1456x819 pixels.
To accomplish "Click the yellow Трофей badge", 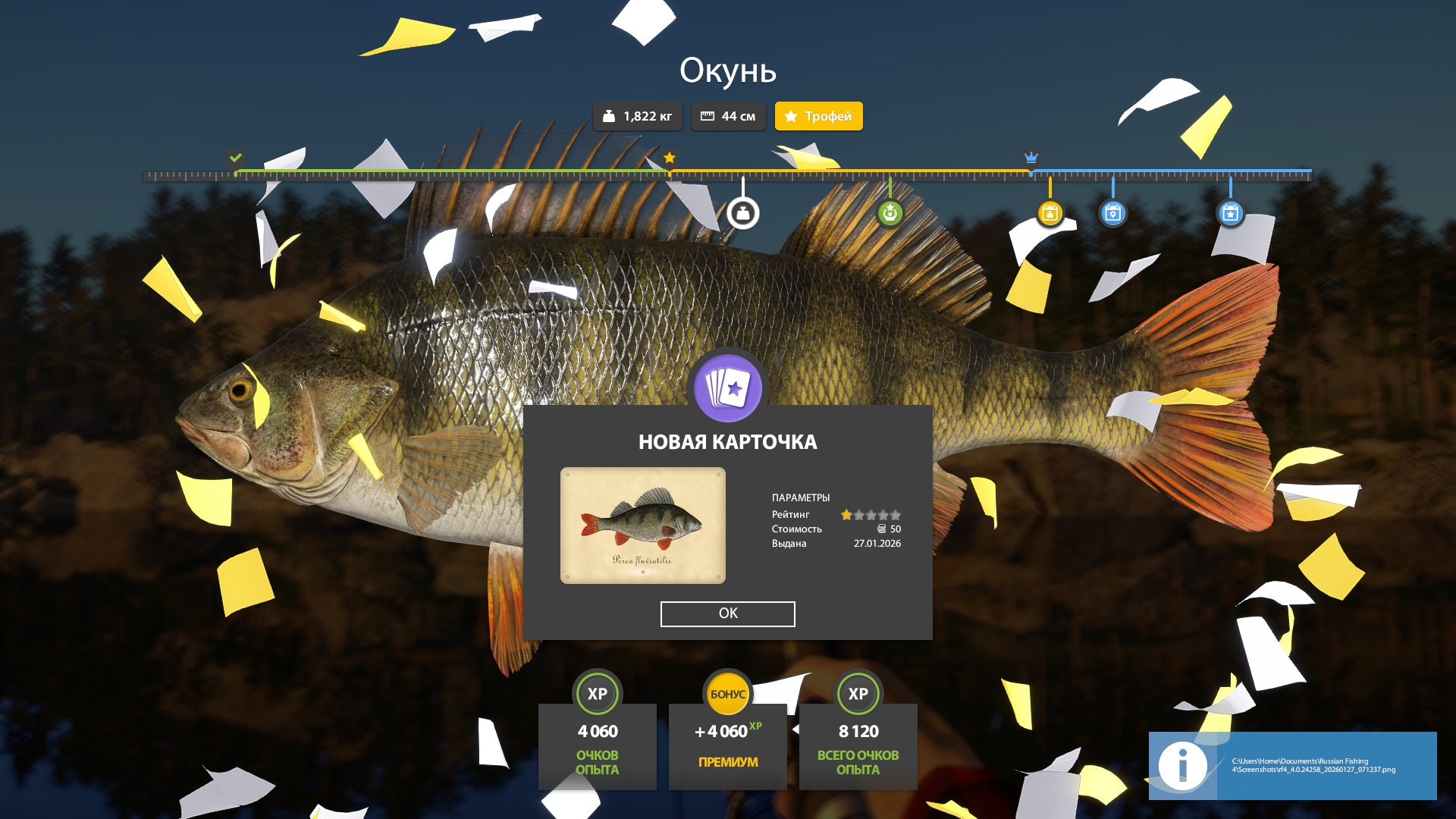I will click(x=818, y=116).
